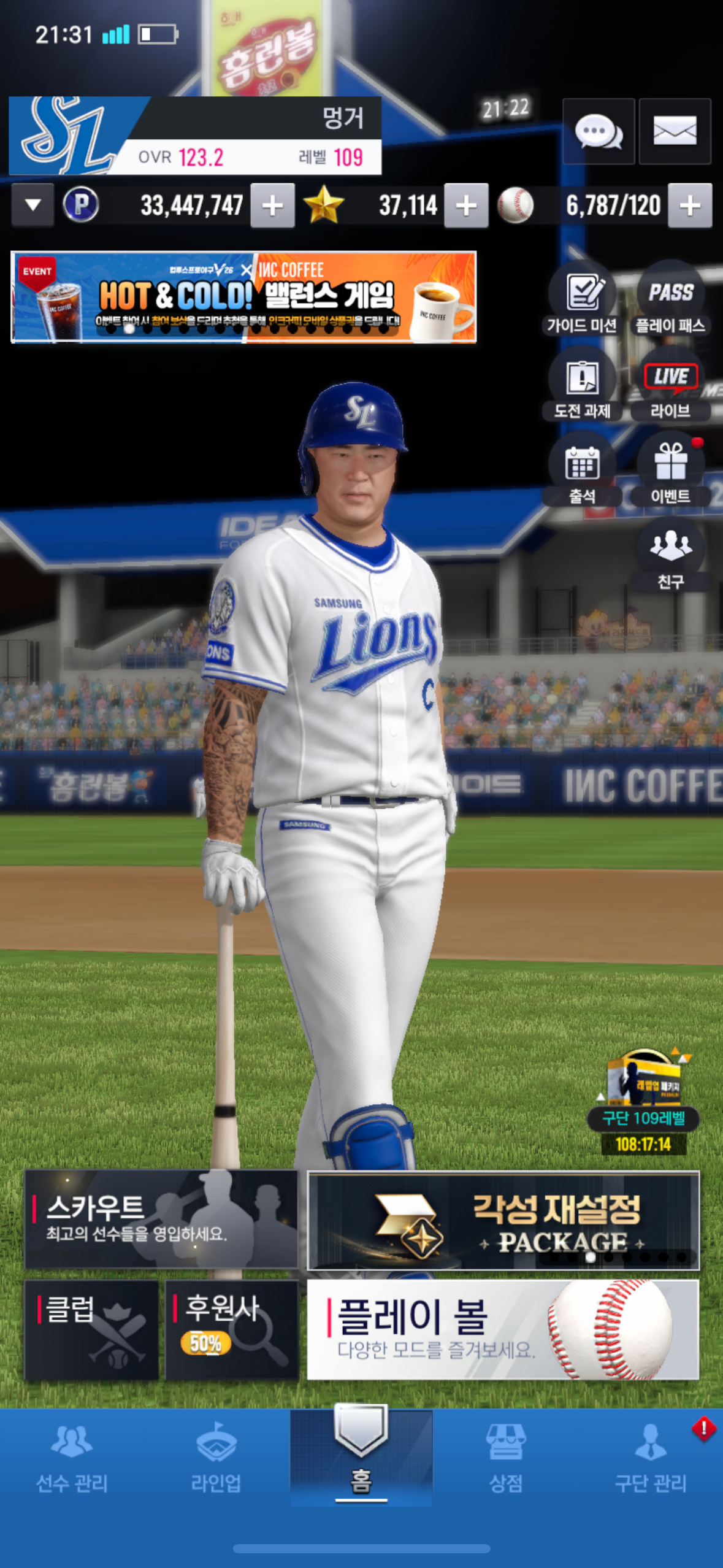Add more P points with plus button
723x1568 pixels.
coord(272,206)
